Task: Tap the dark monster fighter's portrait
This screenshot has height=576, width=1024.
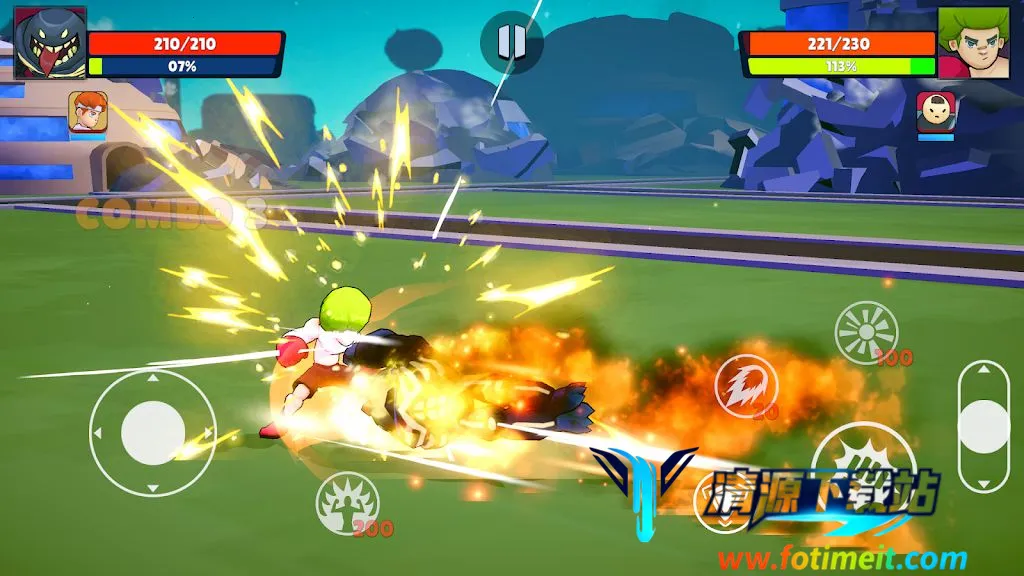Action: 50,43
